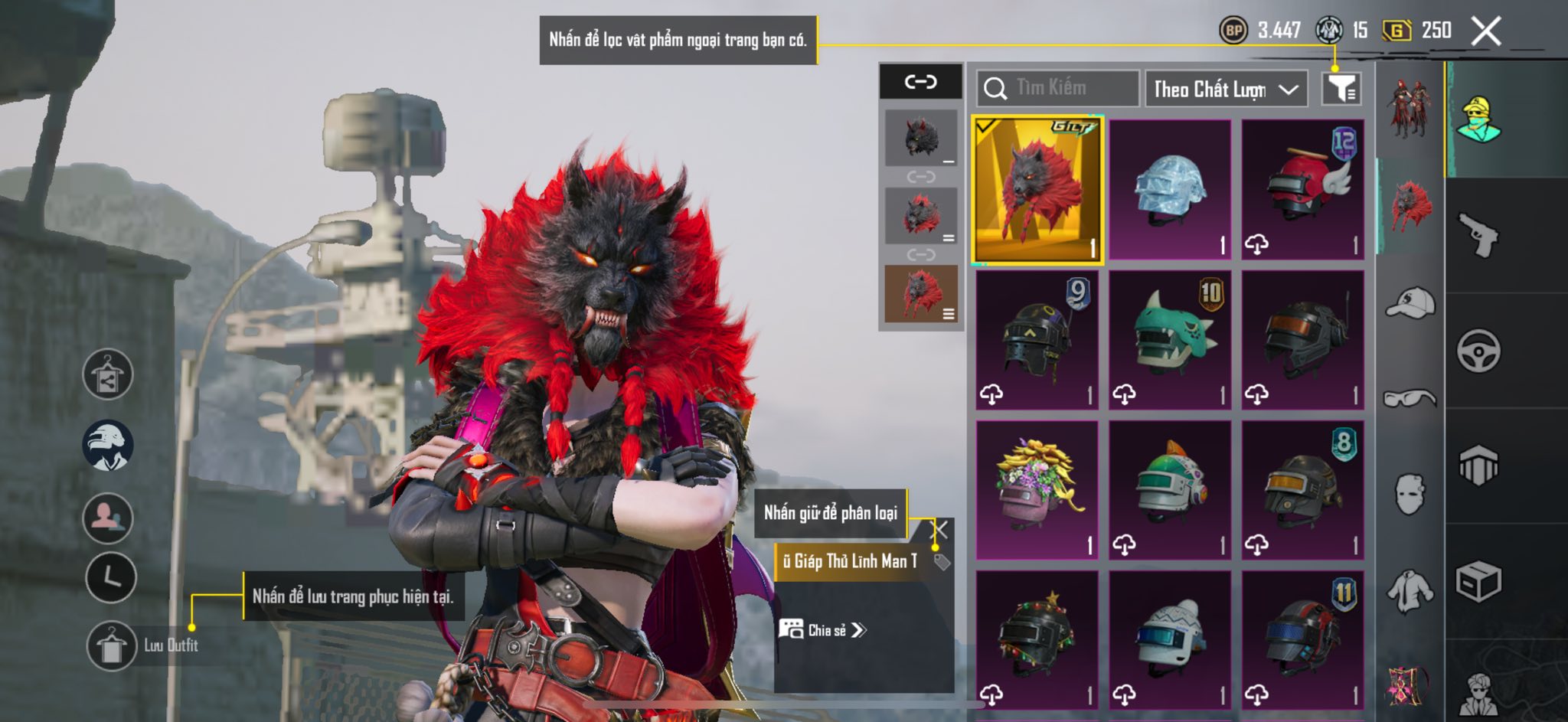Select the red winged helmet with cherry
This screenshot has width=1568, height=722.
(1302, 190)
